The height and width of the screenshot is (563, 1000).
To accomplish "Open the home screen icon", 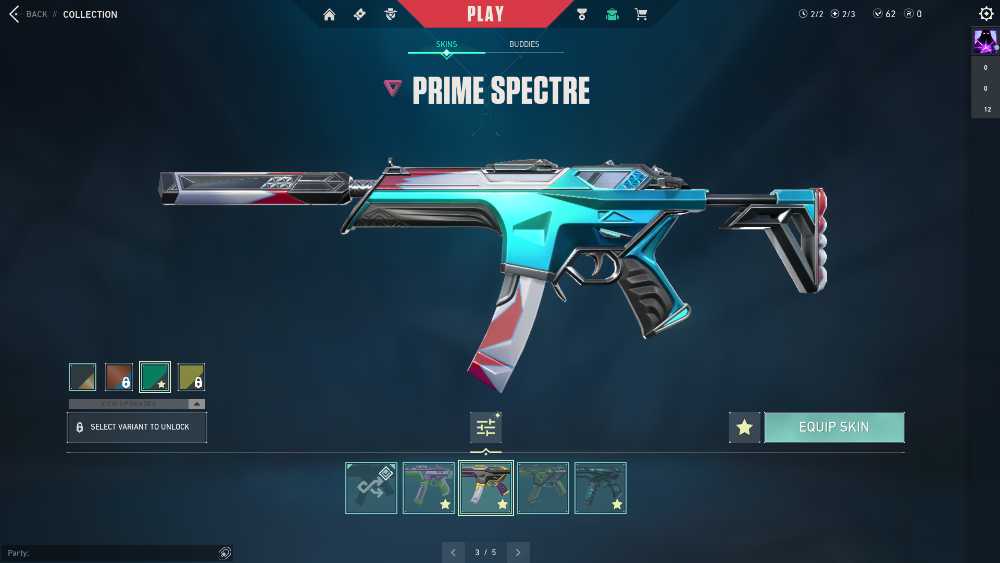I will 329,14.
